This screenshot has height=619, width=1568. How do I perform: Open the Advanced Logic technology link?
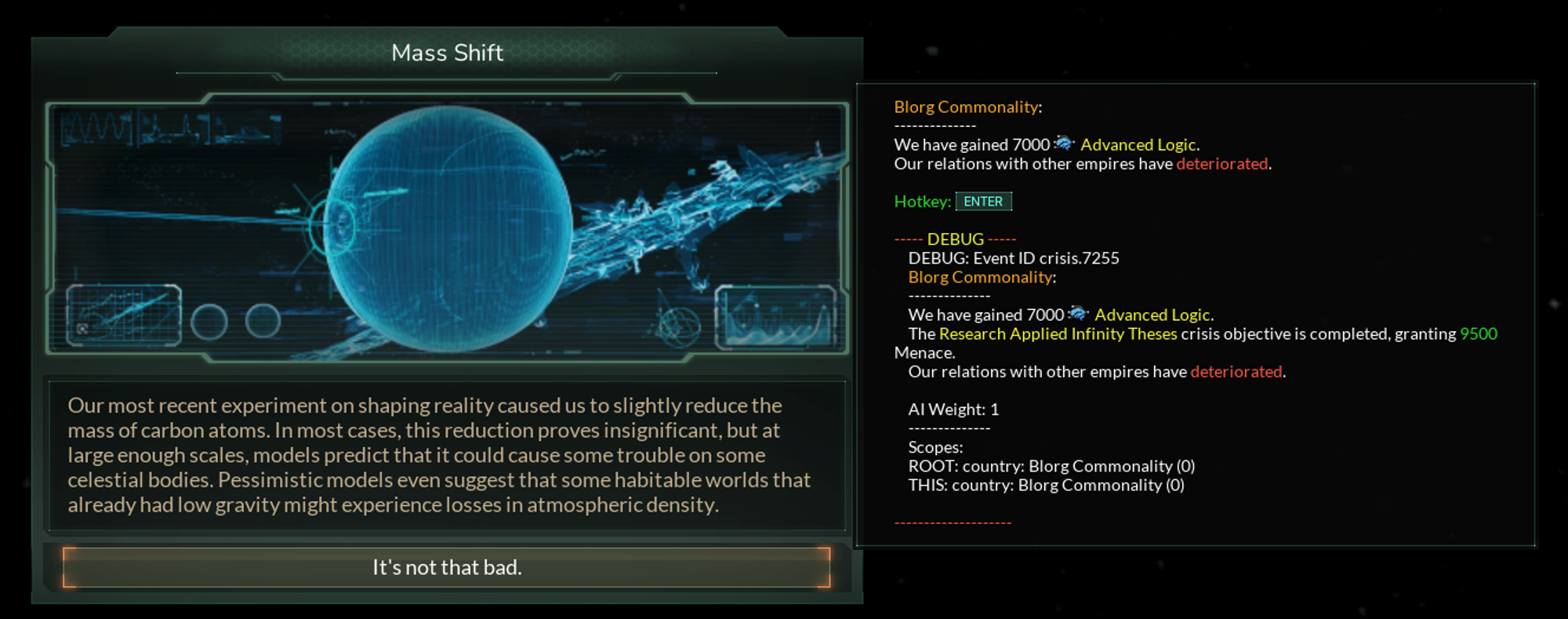pos(1138,144)
